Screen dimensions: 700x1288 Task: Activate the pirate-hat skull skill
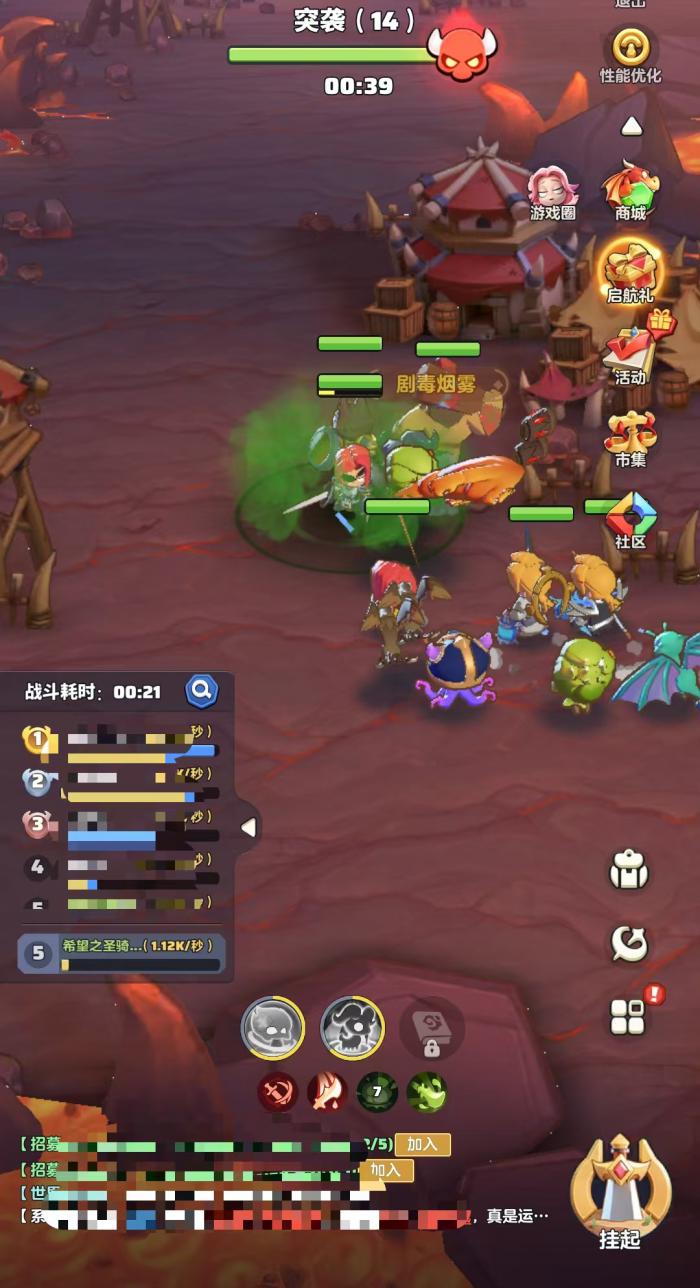[x=352, y=1028]
